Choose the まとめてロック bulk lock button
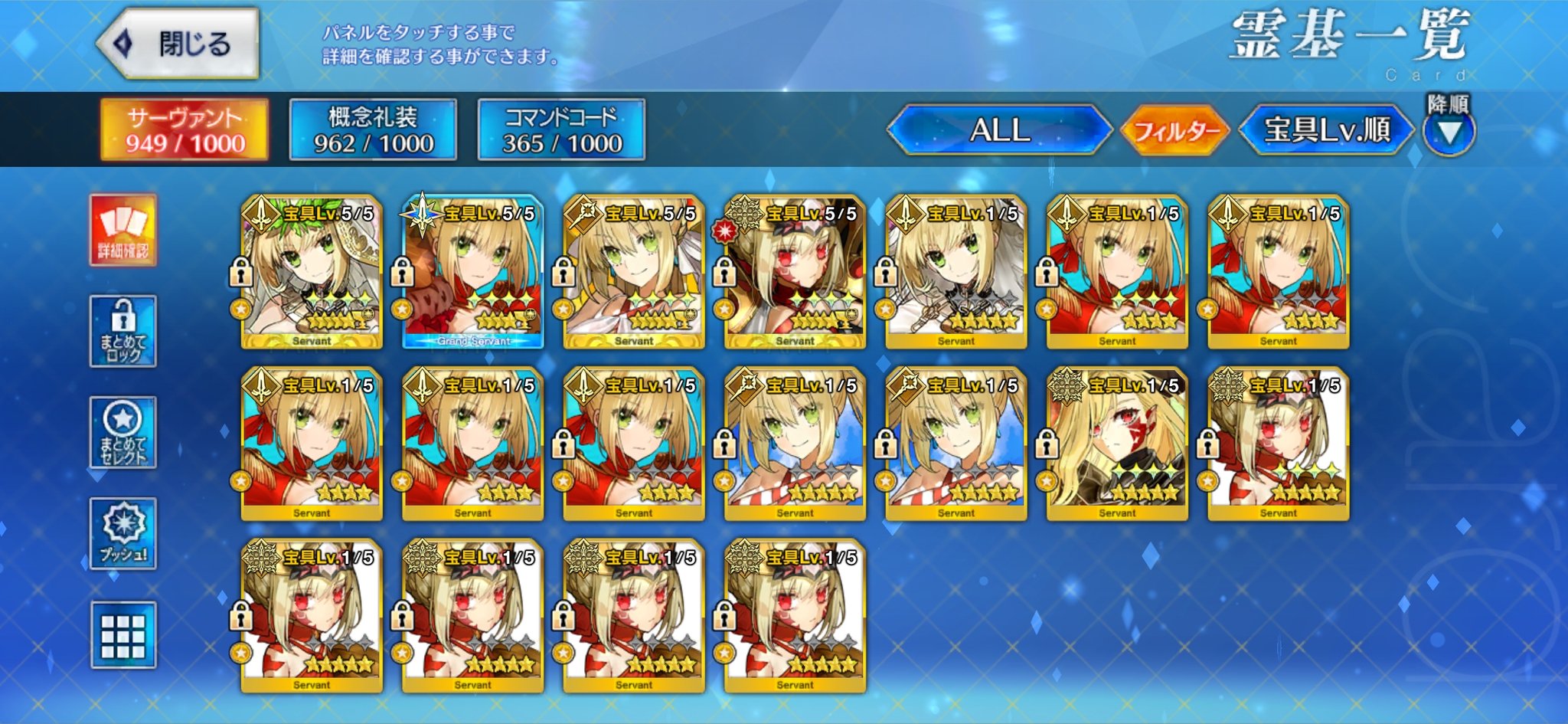 point(123,331)
